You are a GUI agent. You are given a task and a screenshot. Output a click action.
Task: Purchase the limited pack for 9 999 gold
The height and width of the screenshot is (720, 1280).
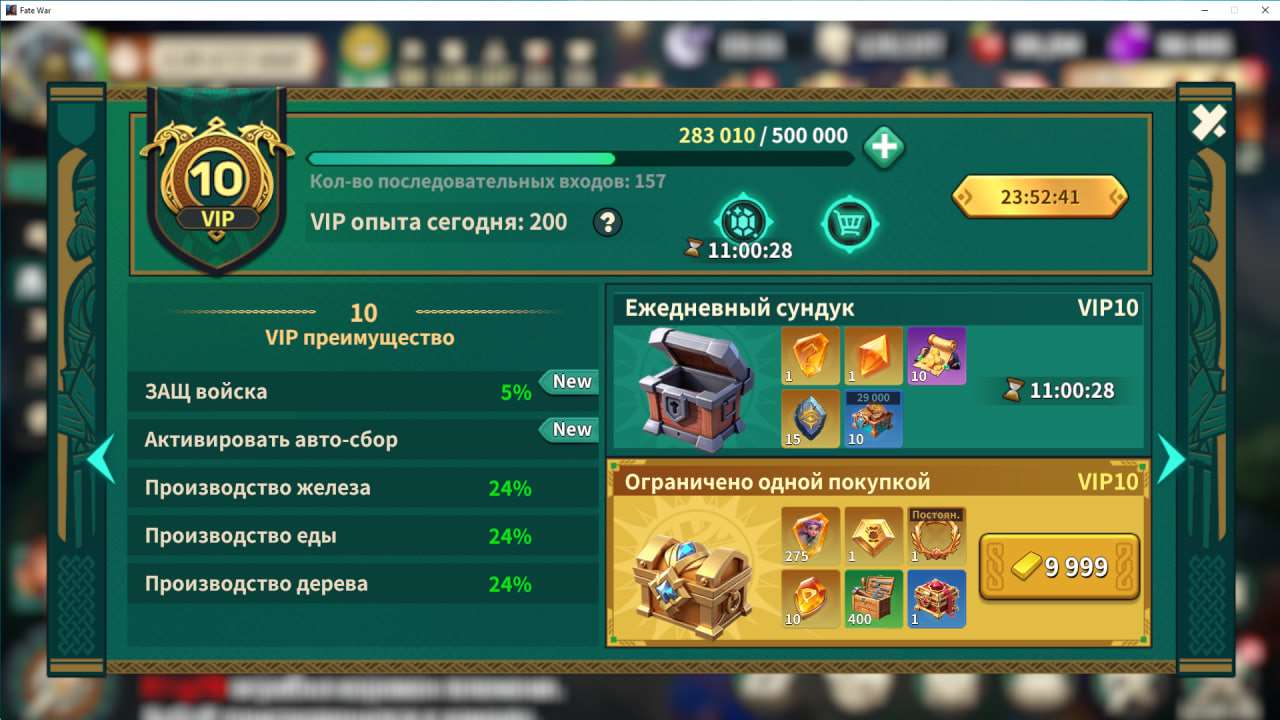[x=1058, y=566]
